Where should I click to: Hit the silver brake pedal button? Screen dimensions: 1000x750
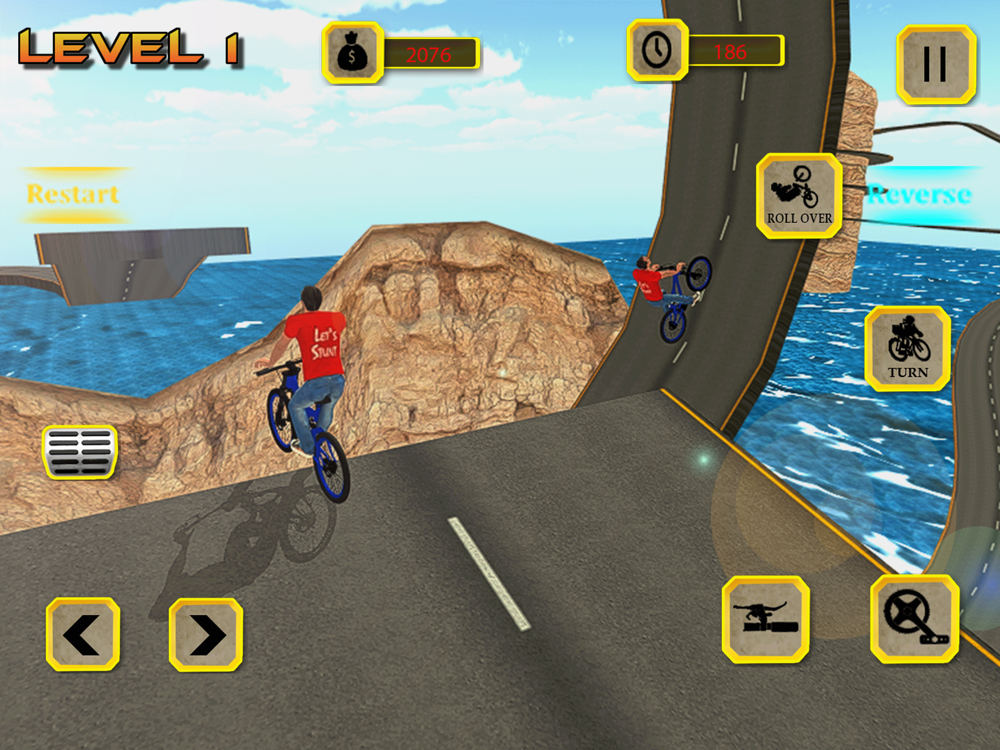pos(79,451)
